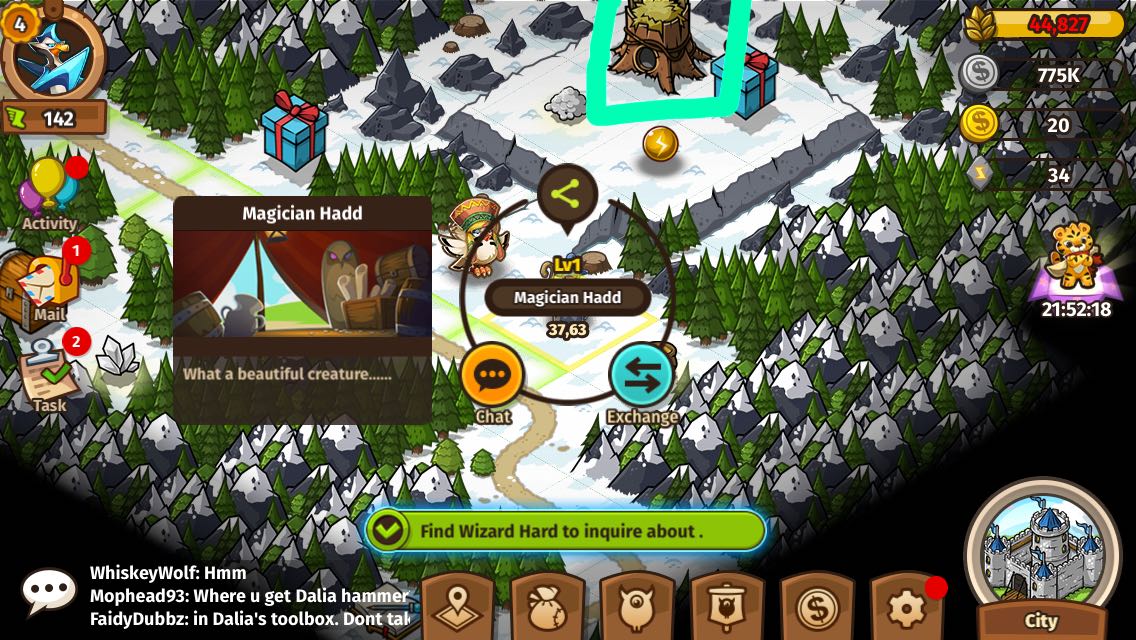The height and width of the screenshot is (640, 1136).
Task: Open the chat speech bubble
Action: click(x=48, y=591)
